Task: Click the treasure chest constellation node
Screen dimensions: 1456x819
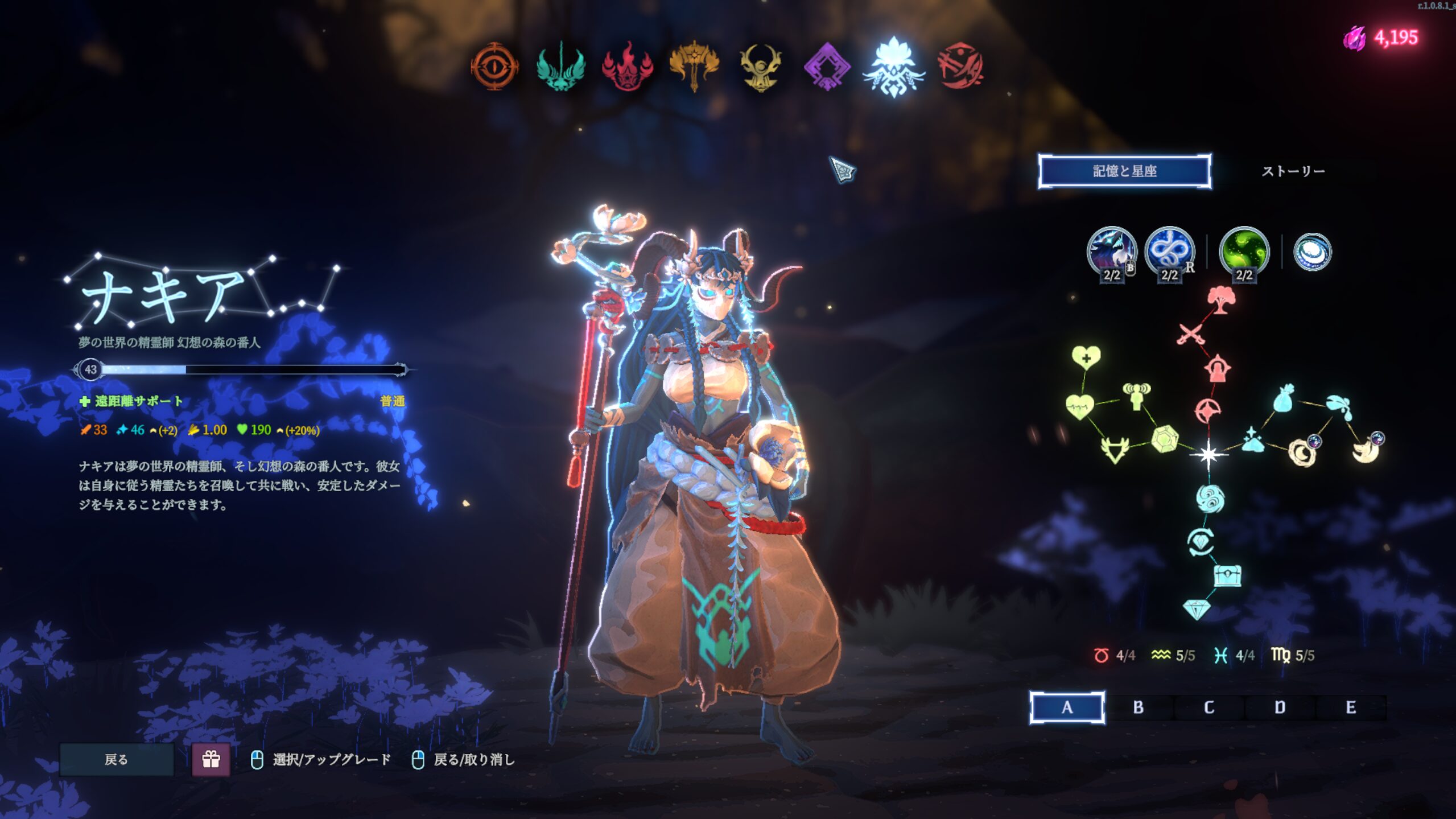Action: pyautogui.click(x=1227, y=575)
